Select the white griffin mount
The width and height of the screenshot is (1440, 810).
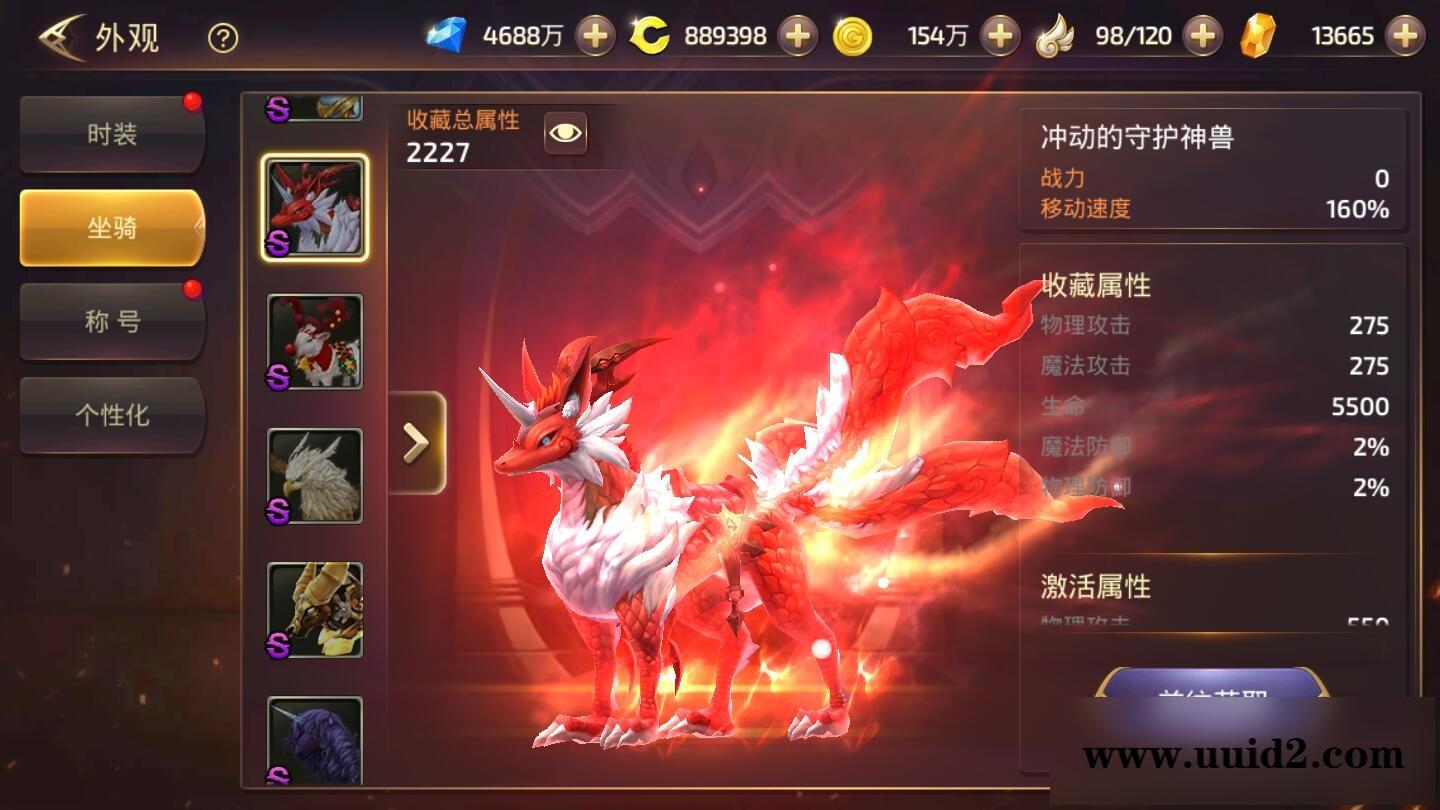315,478
